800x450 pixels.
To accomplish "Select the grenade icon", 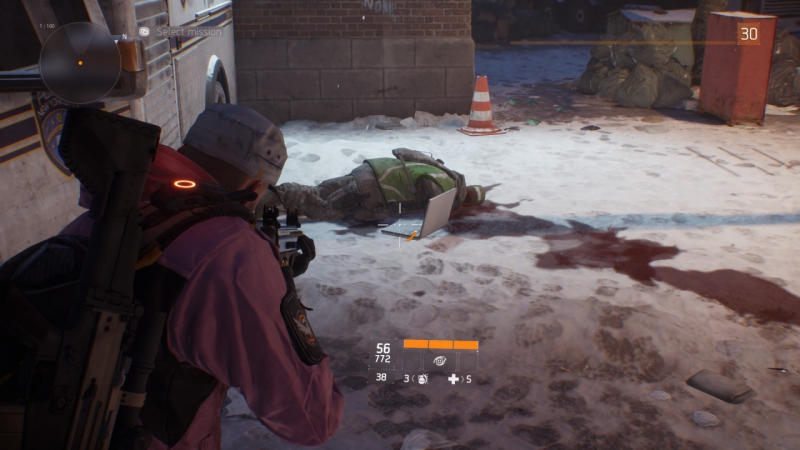I will [x=422, y=379].
